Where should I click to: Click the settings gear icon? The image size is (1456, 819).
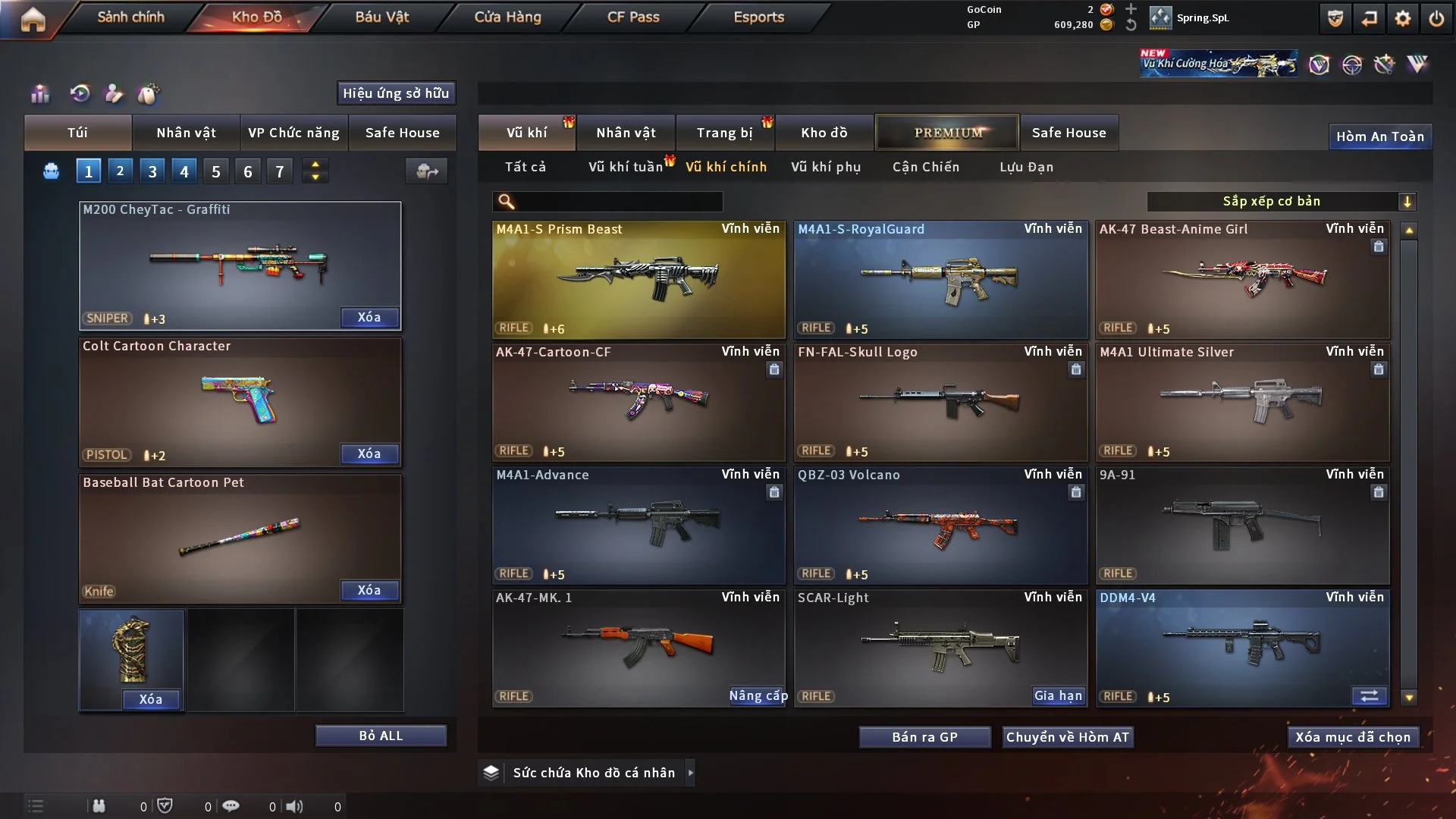coord(1403,18)
